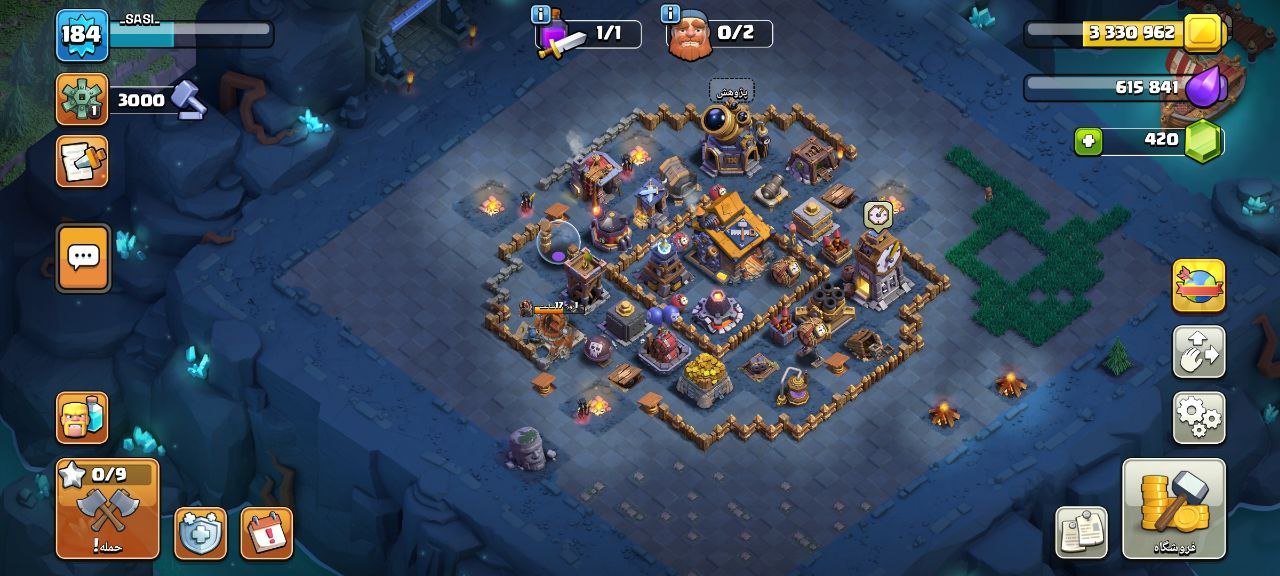
Task: Open the level 184 player profile badge
Action: (x=82, y=35)
